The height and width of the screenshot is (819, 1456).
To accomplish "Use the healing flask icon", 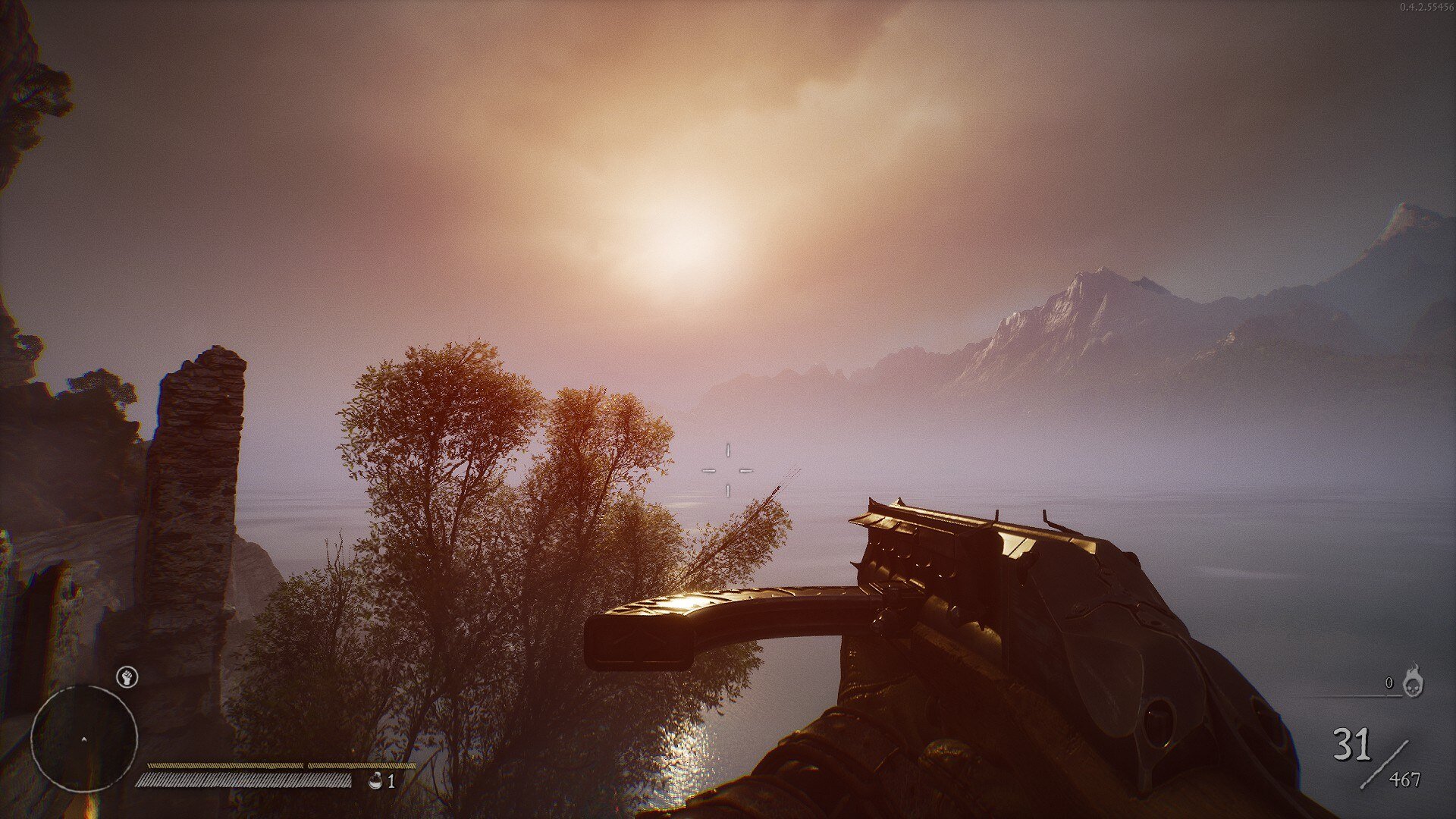I will click(375, 781).
